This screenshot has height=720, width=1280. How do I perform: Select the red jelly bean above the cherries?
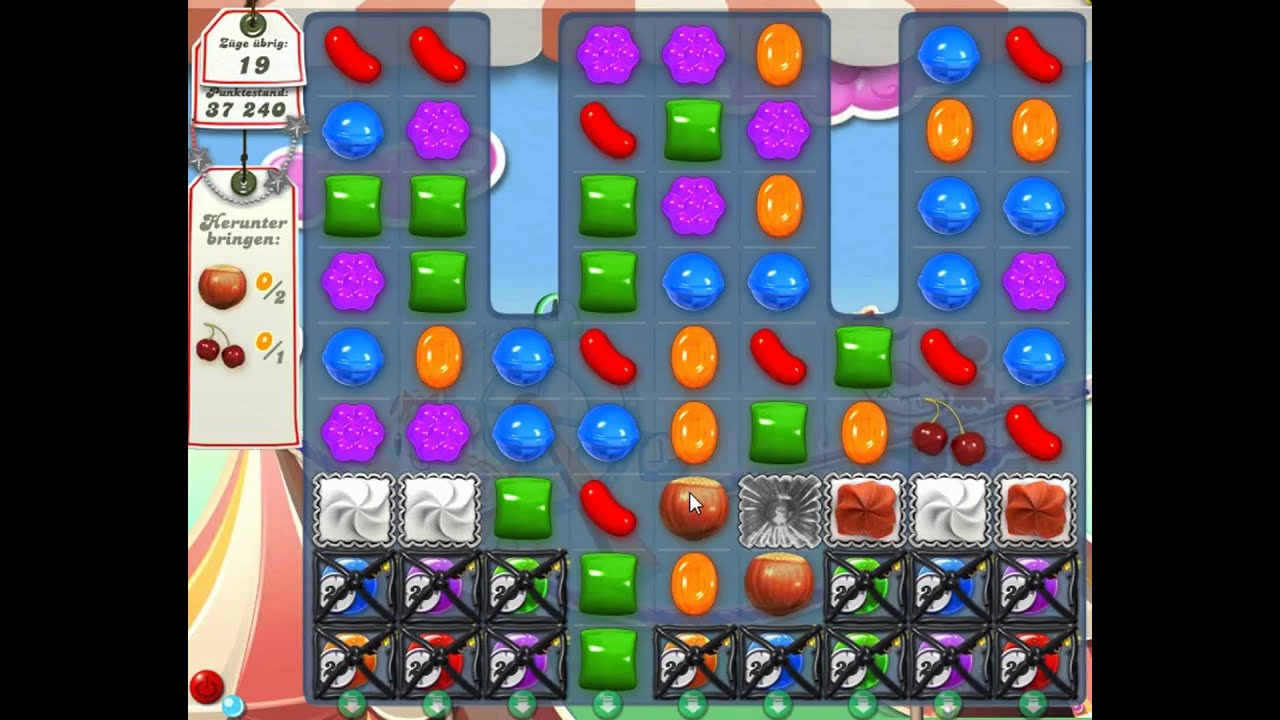[x=948, y=357]
